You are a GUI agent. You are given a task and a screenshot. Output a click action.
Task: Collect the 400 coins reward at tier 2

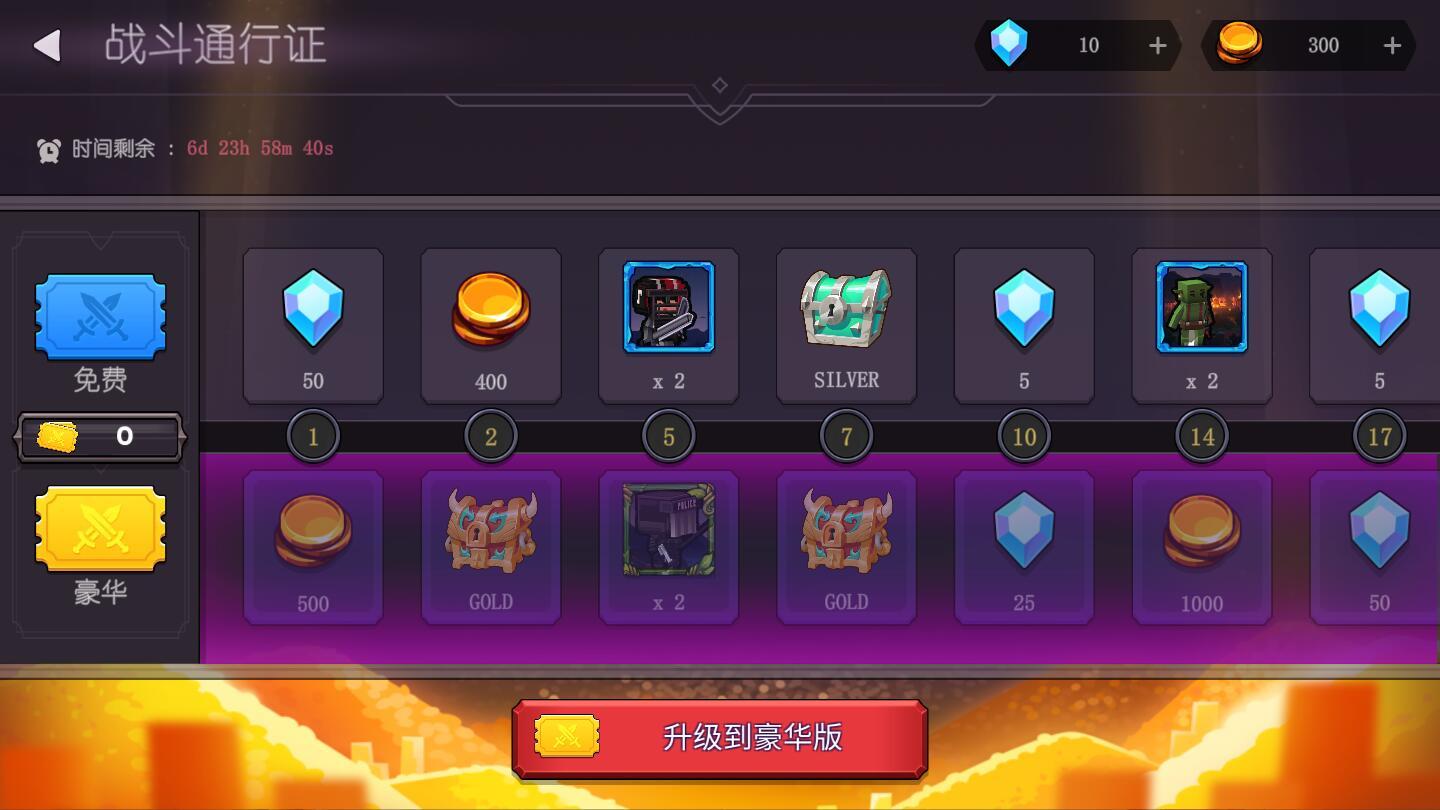[491, 325]
